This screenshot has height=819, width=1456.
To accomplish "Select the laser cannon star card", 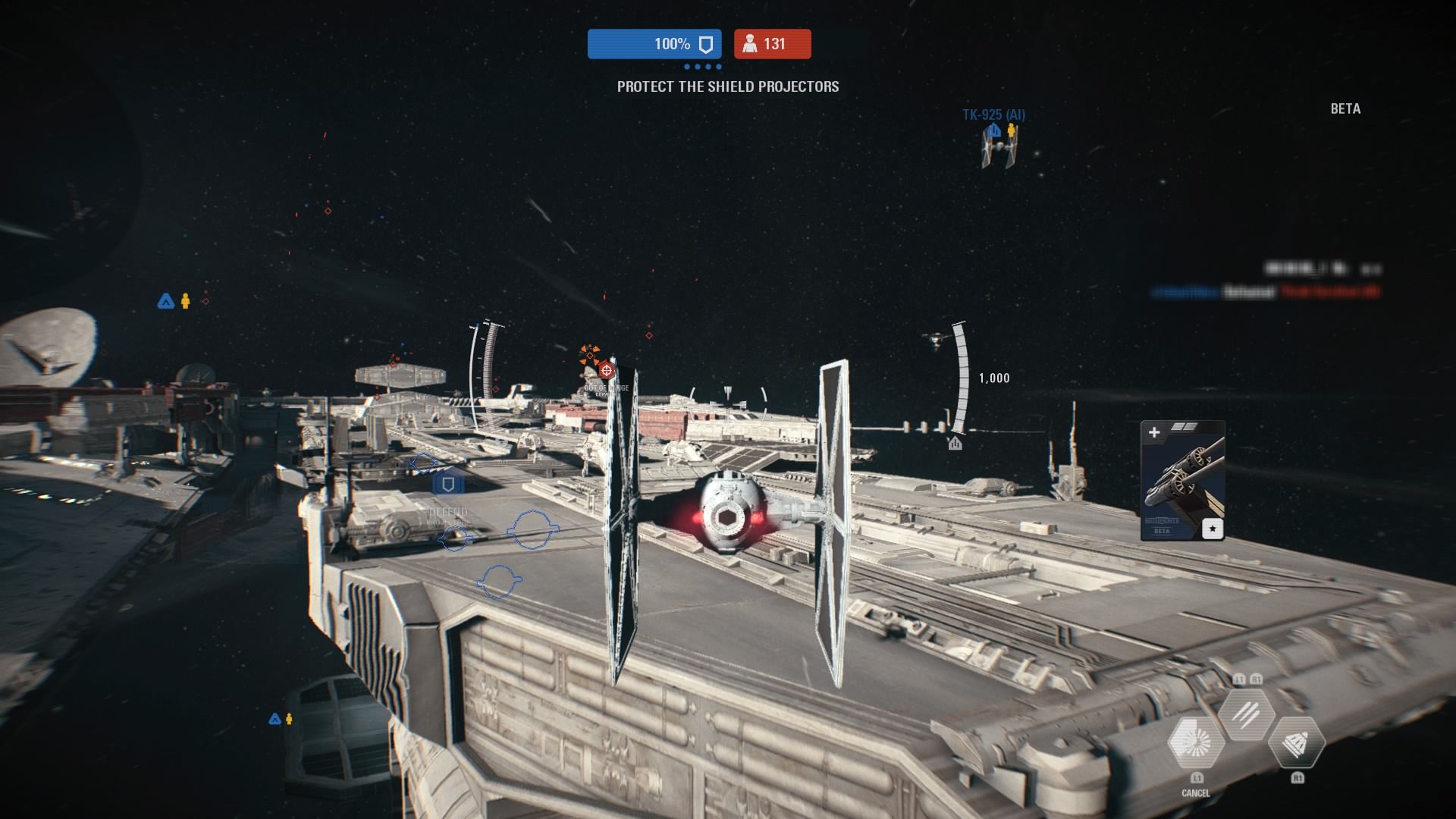I will point(1182,481).
